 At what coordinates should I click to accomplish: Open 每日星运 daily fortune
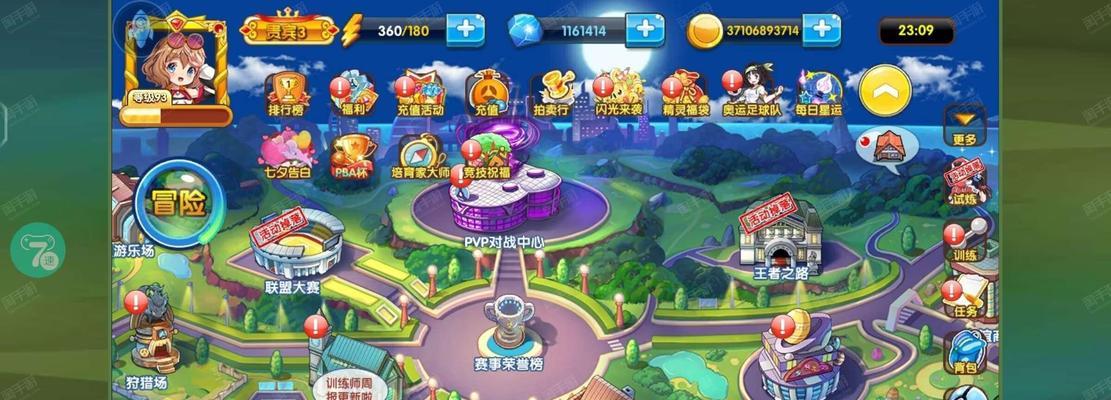point(819,90)
